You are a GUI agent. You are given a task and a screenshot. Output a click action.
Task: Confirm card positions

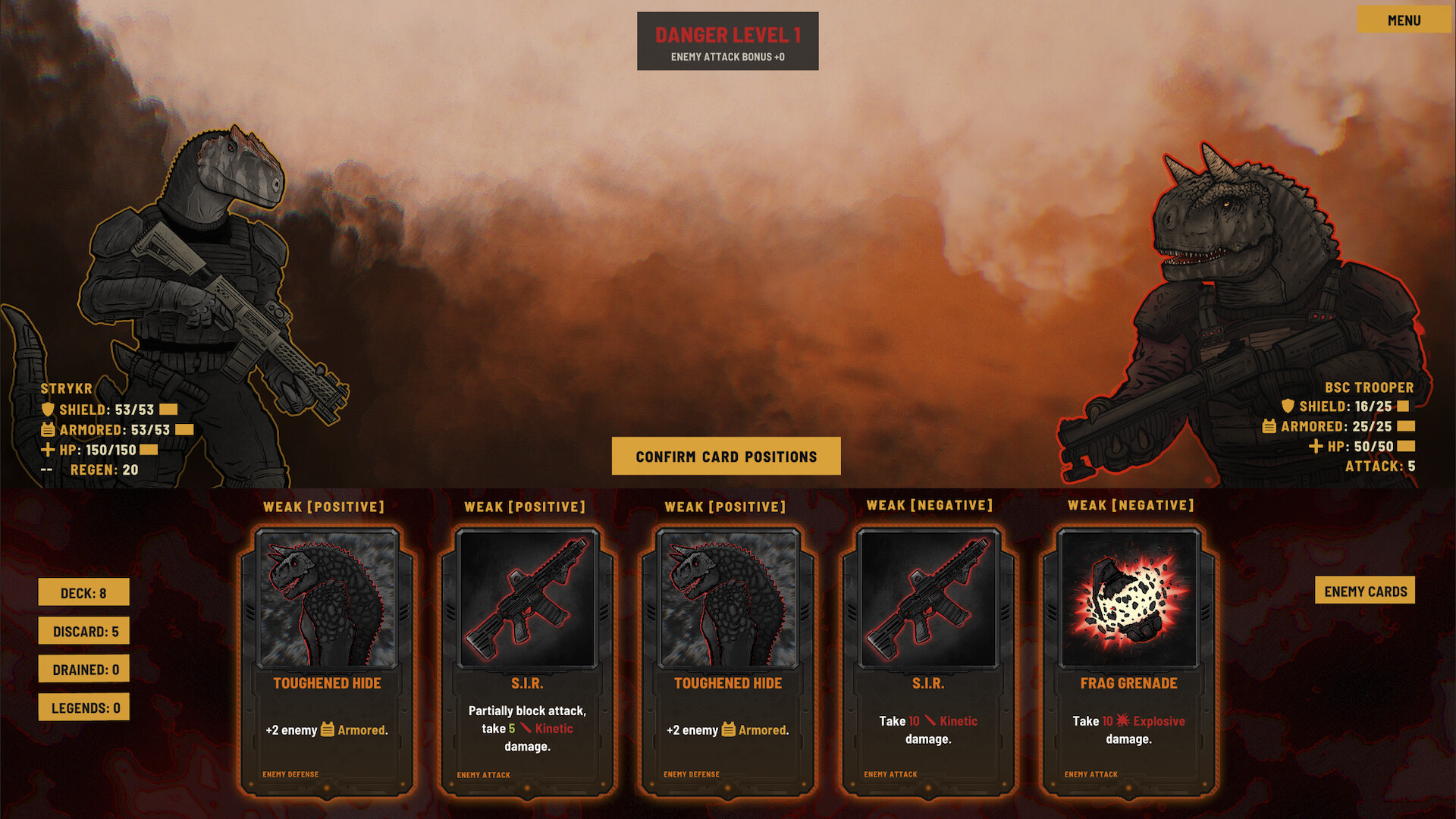[726, 457]
